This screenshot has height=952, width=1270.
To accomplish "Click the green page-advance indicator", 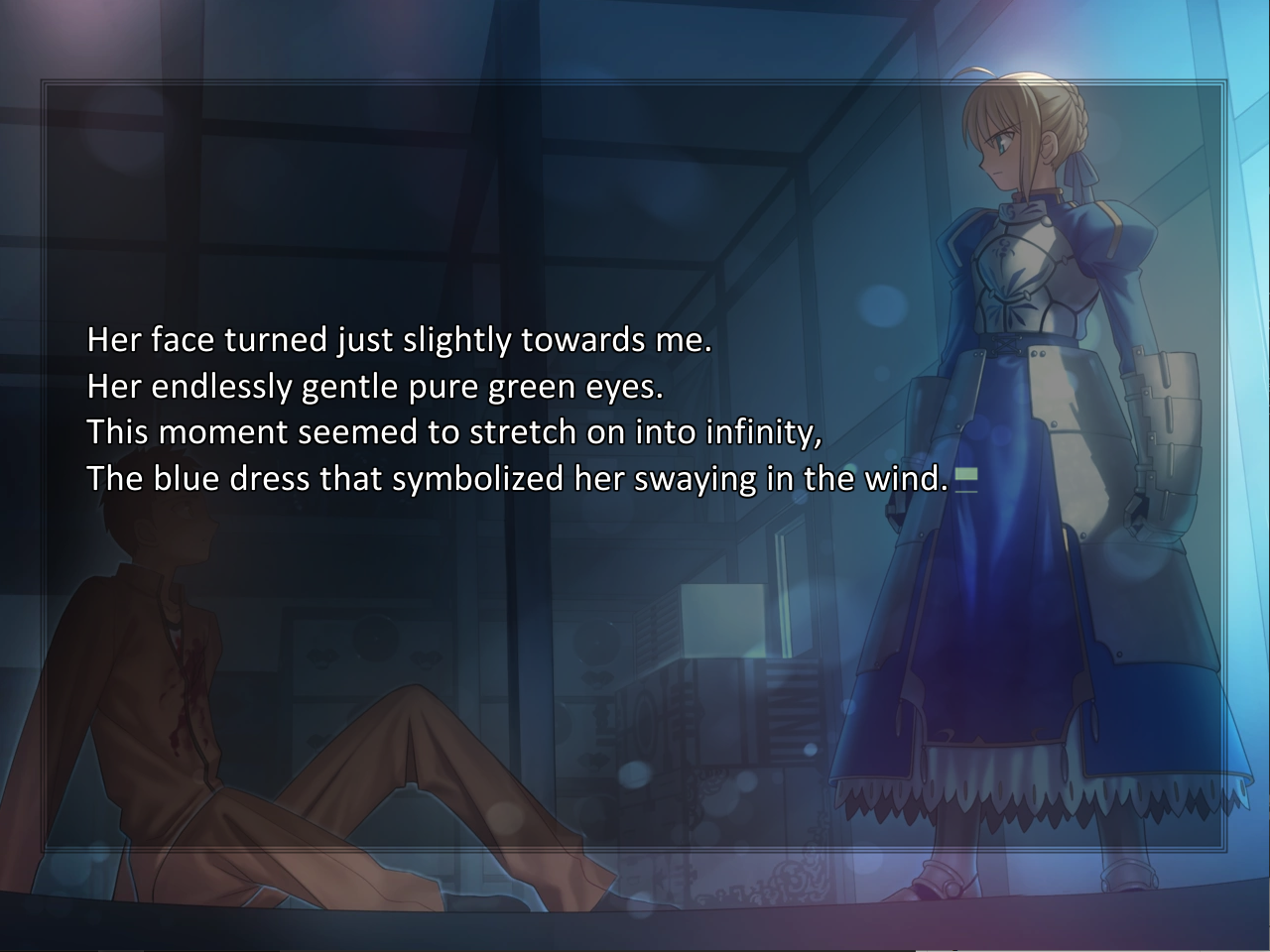I will 965,477.
